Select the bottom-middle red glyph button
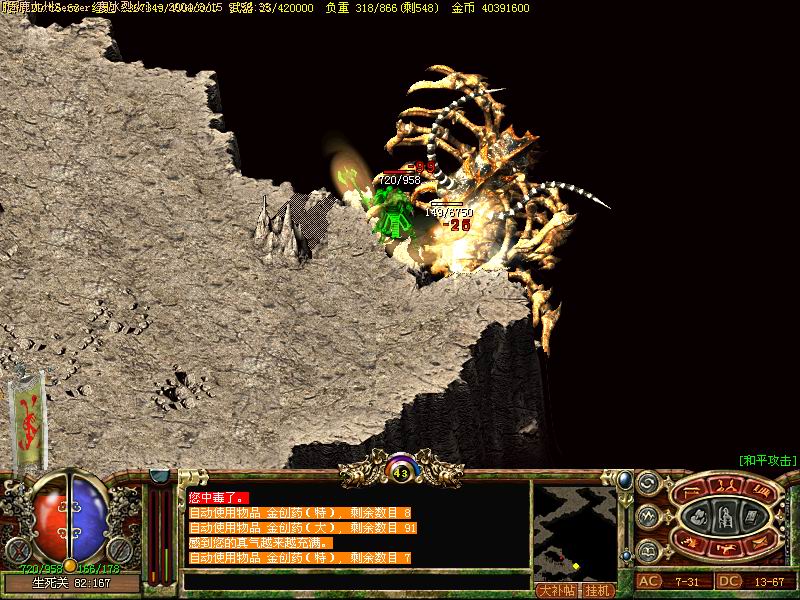The height and width of the screenshot is (600, 800). click(725, 549)
